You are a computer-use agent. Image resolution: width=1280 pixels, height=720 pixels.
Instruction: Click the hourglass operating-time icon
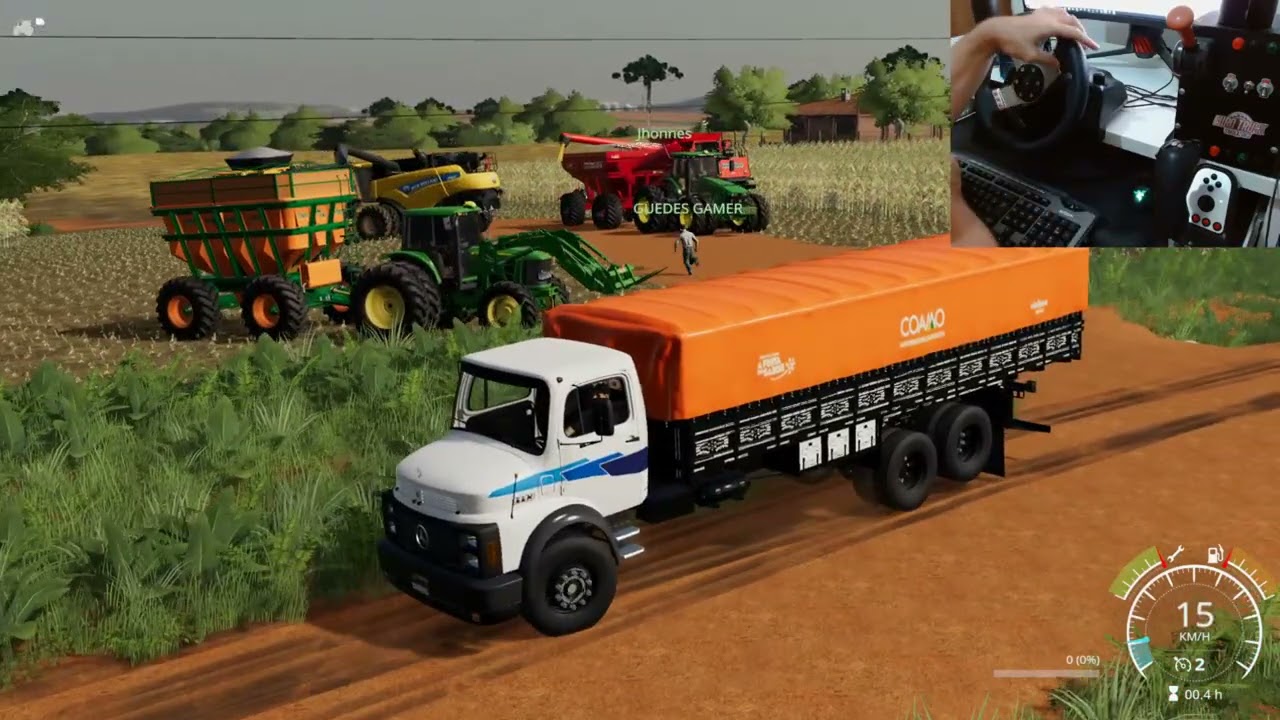(x=1173, y=692)
